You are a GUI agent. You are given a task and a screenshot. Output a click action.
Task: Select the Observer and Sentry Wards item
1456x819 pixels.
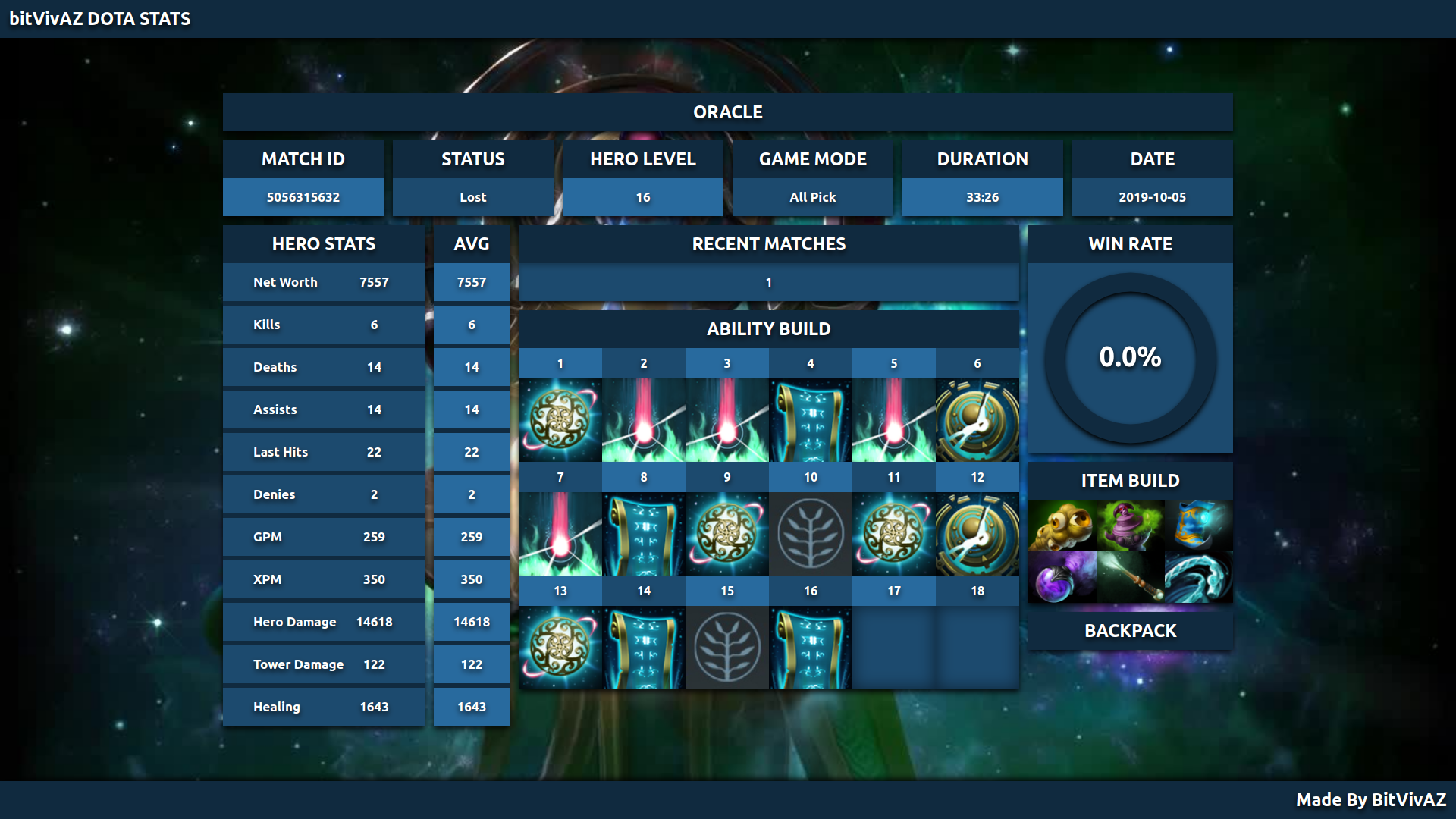1062,526
